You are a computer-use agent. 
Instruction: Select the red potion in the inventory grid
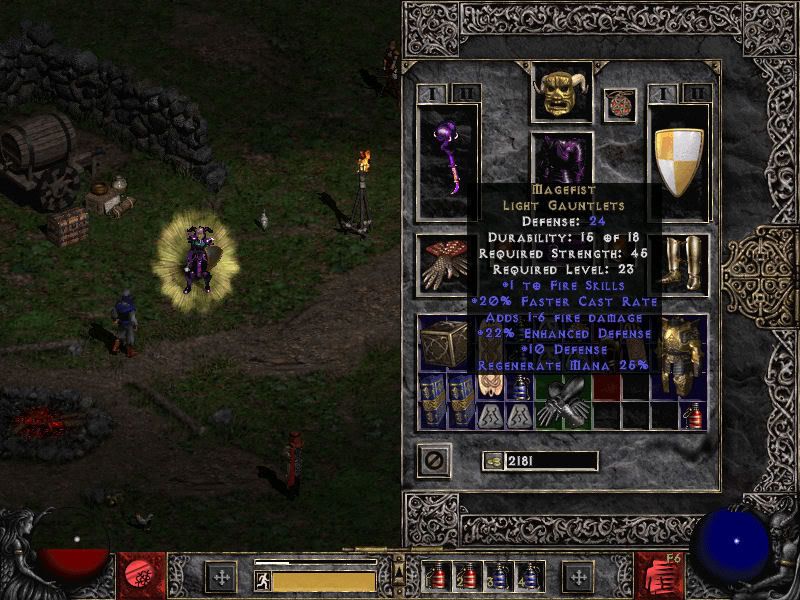[693, 414]
